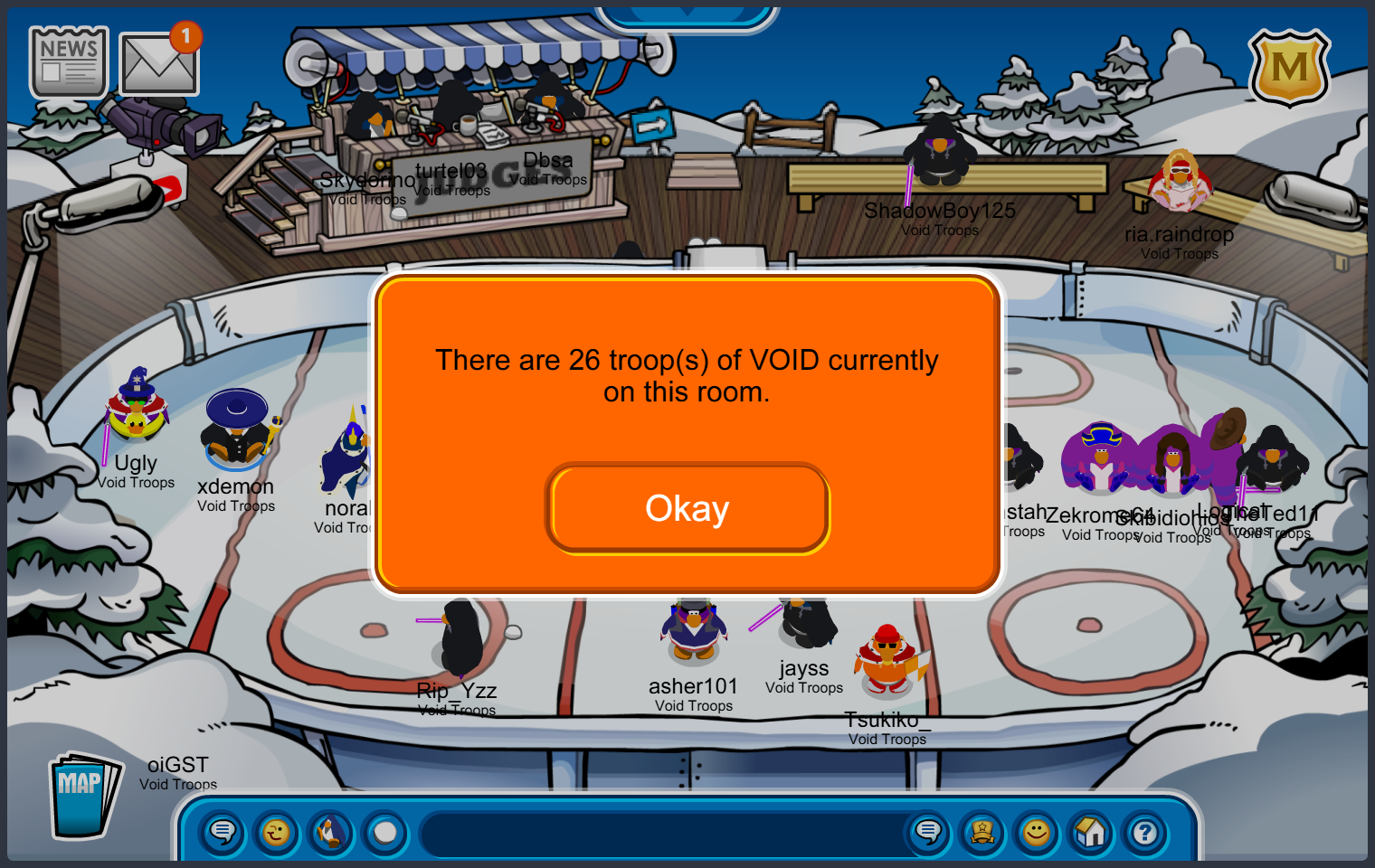Open the safe chat speech bubble menu
The image size is (1375, 868).
[x=223, y=832]
